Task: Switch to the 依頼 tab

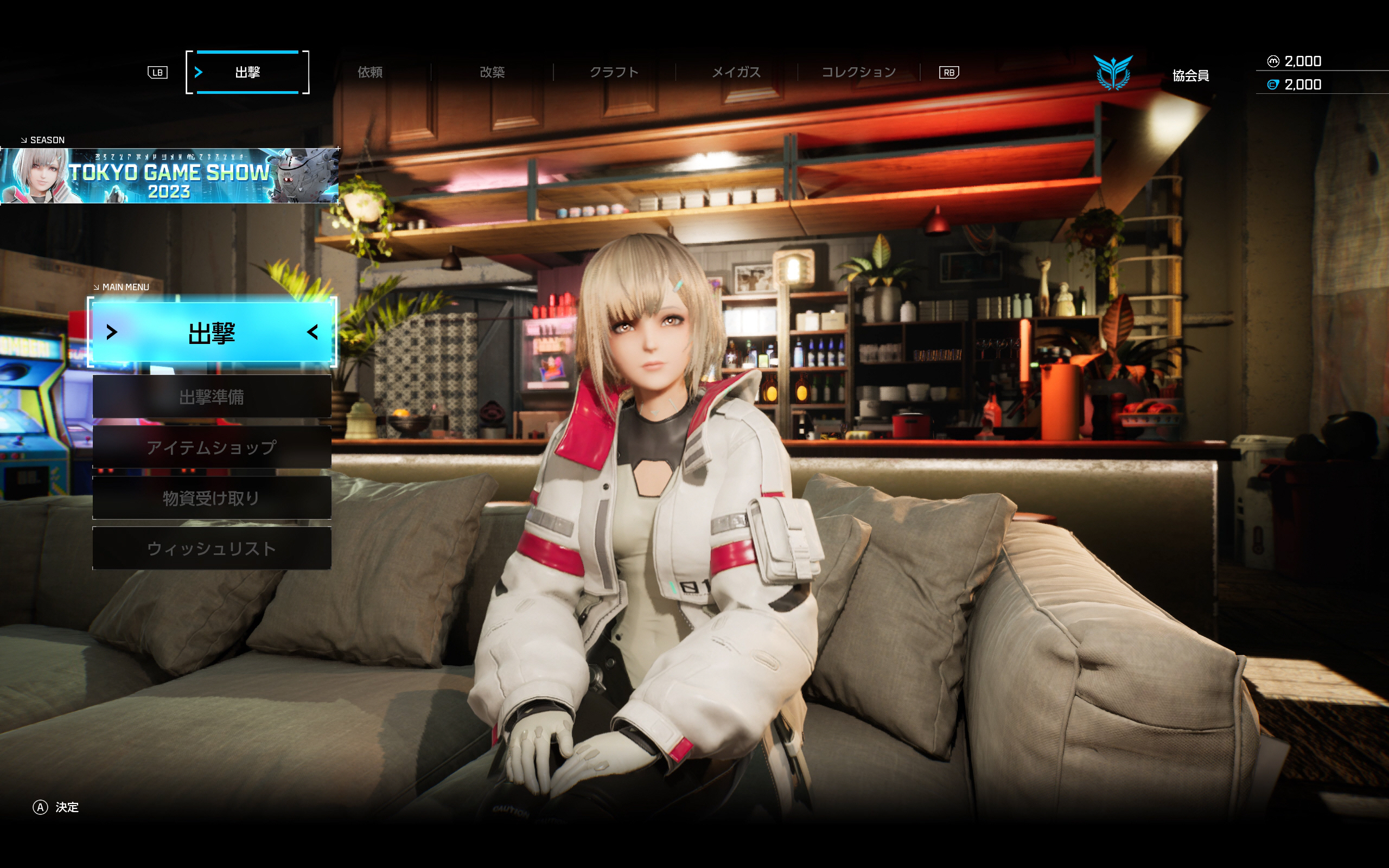Action: [x=370, y=72]
